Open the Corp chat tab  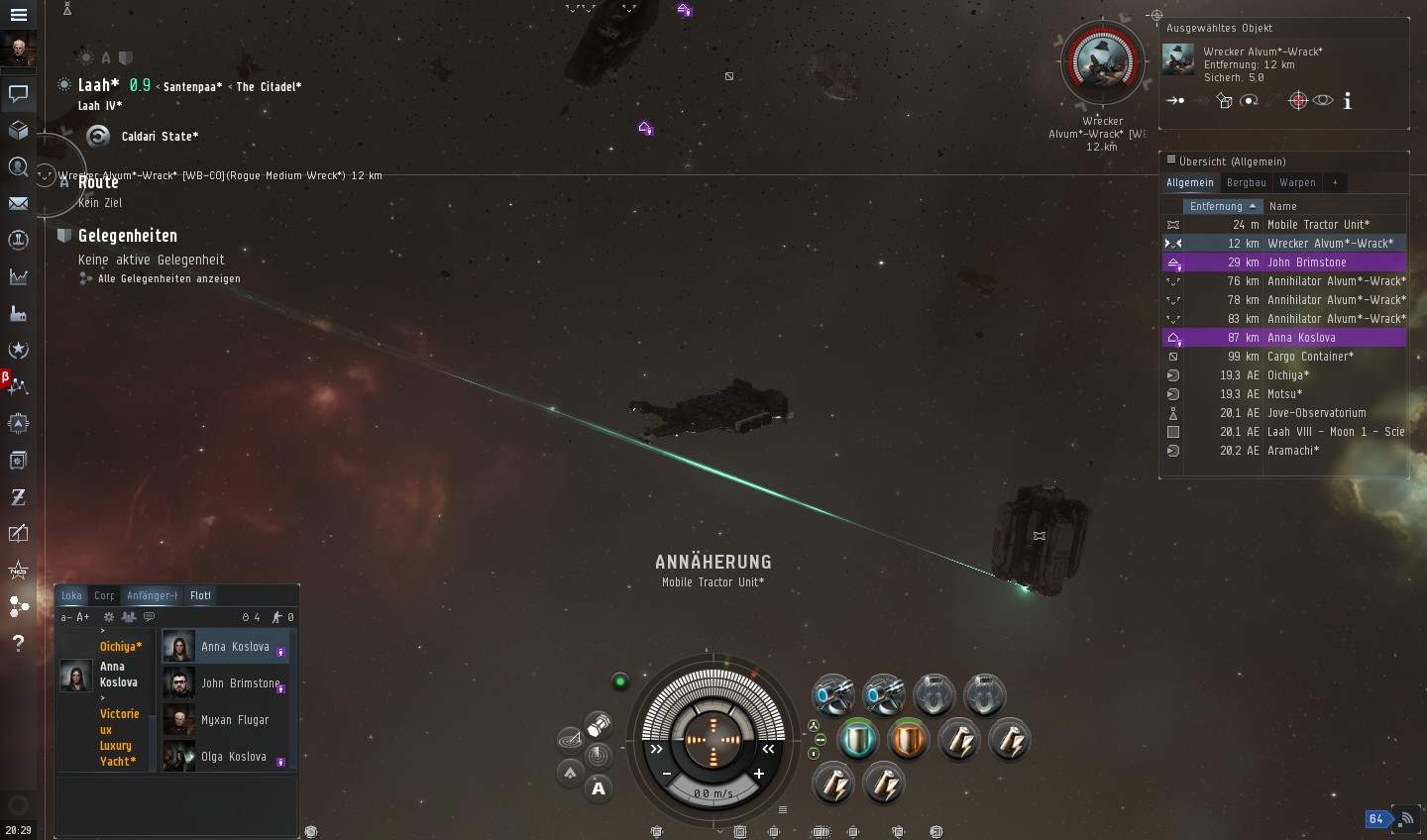104,595
